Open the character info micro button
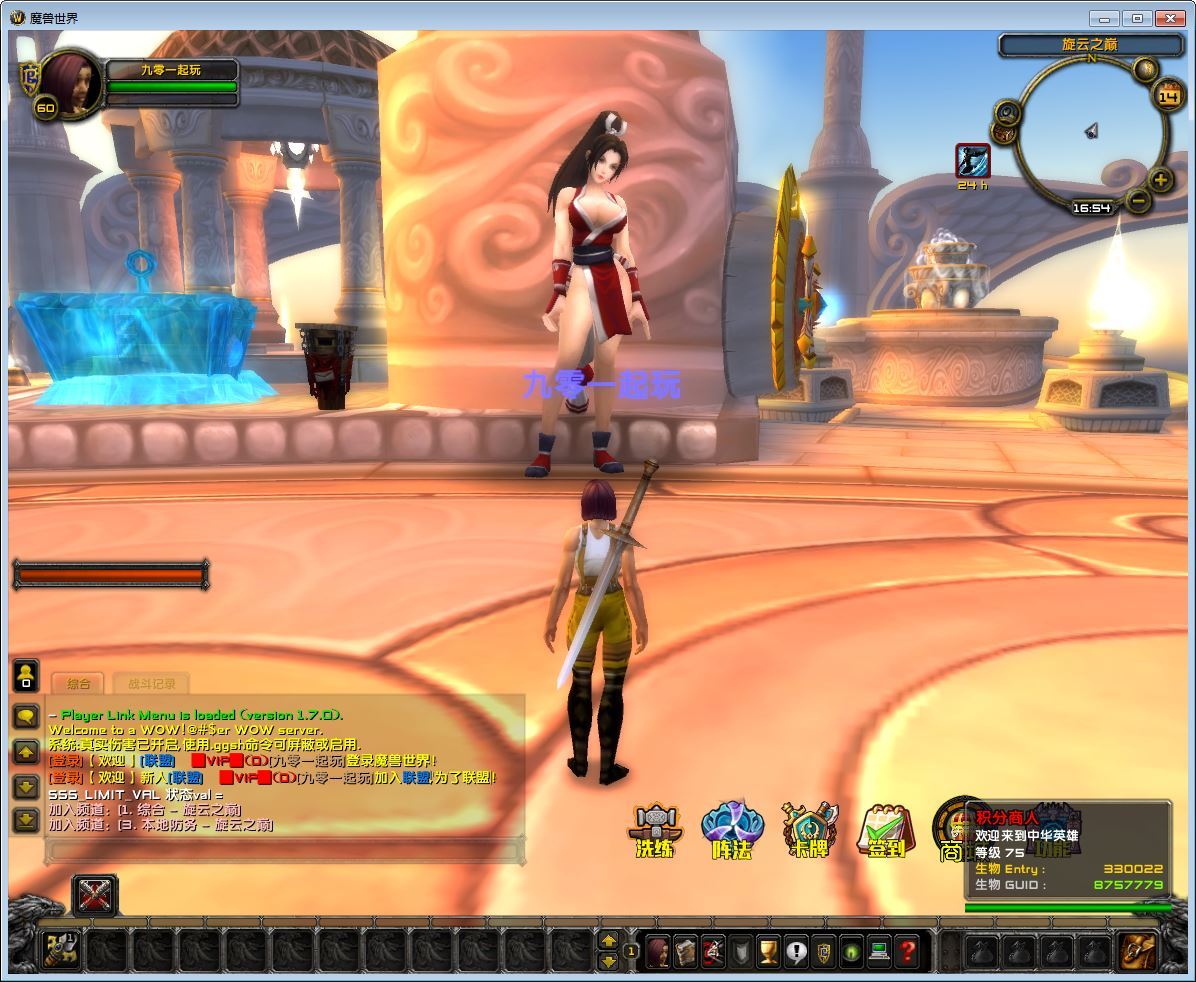Image resolution: width=1196 pixels, height=982 pixels. (657, 950)
